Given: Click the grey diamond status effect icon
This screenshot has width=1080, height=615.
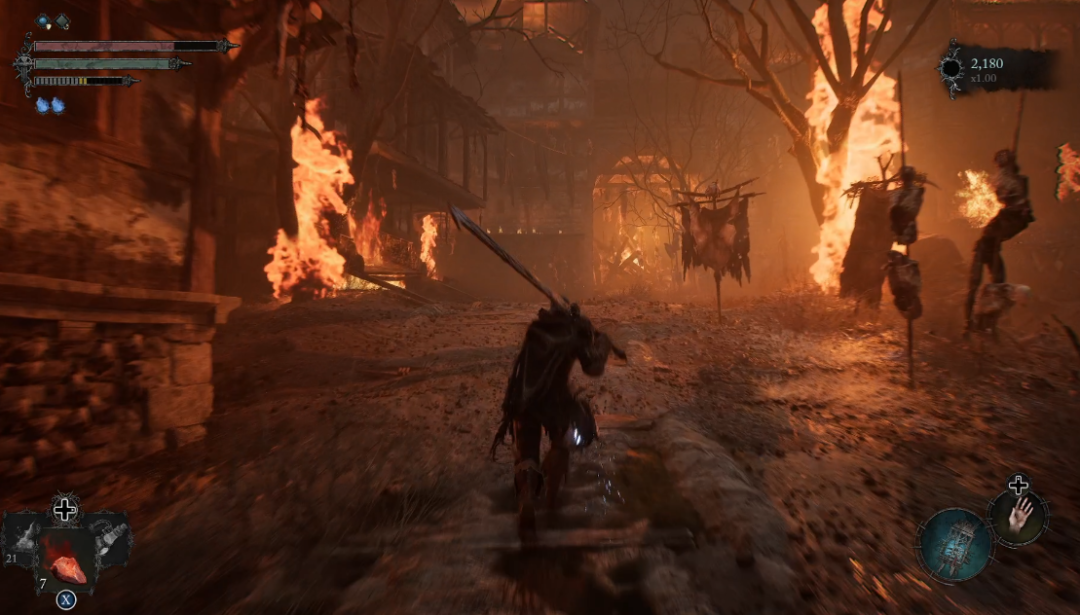Looking at the screenshot, I should pos(62,20).
